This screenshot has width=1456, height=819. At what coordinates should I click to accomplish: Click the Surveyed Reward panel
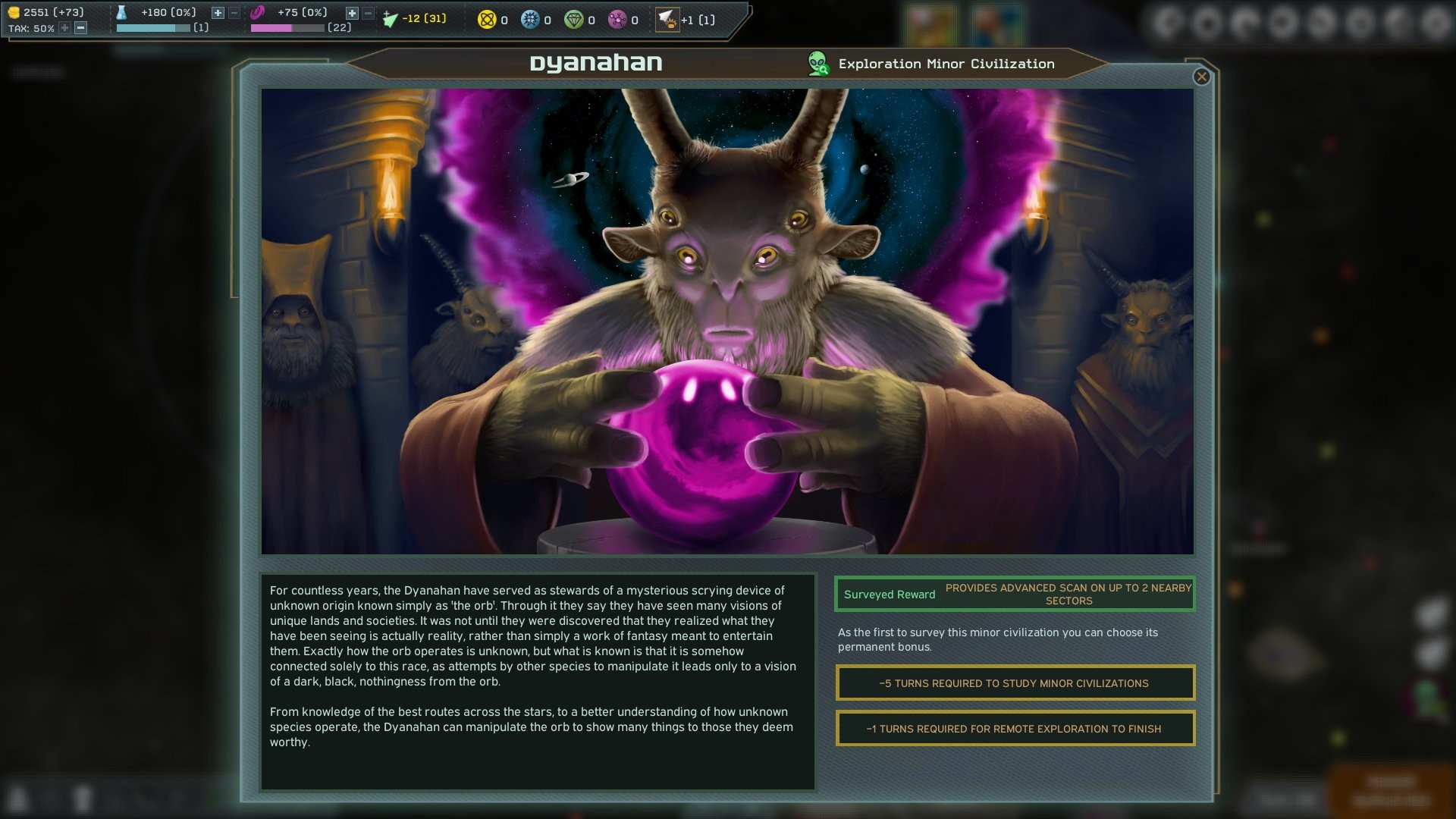point(1014,594)
